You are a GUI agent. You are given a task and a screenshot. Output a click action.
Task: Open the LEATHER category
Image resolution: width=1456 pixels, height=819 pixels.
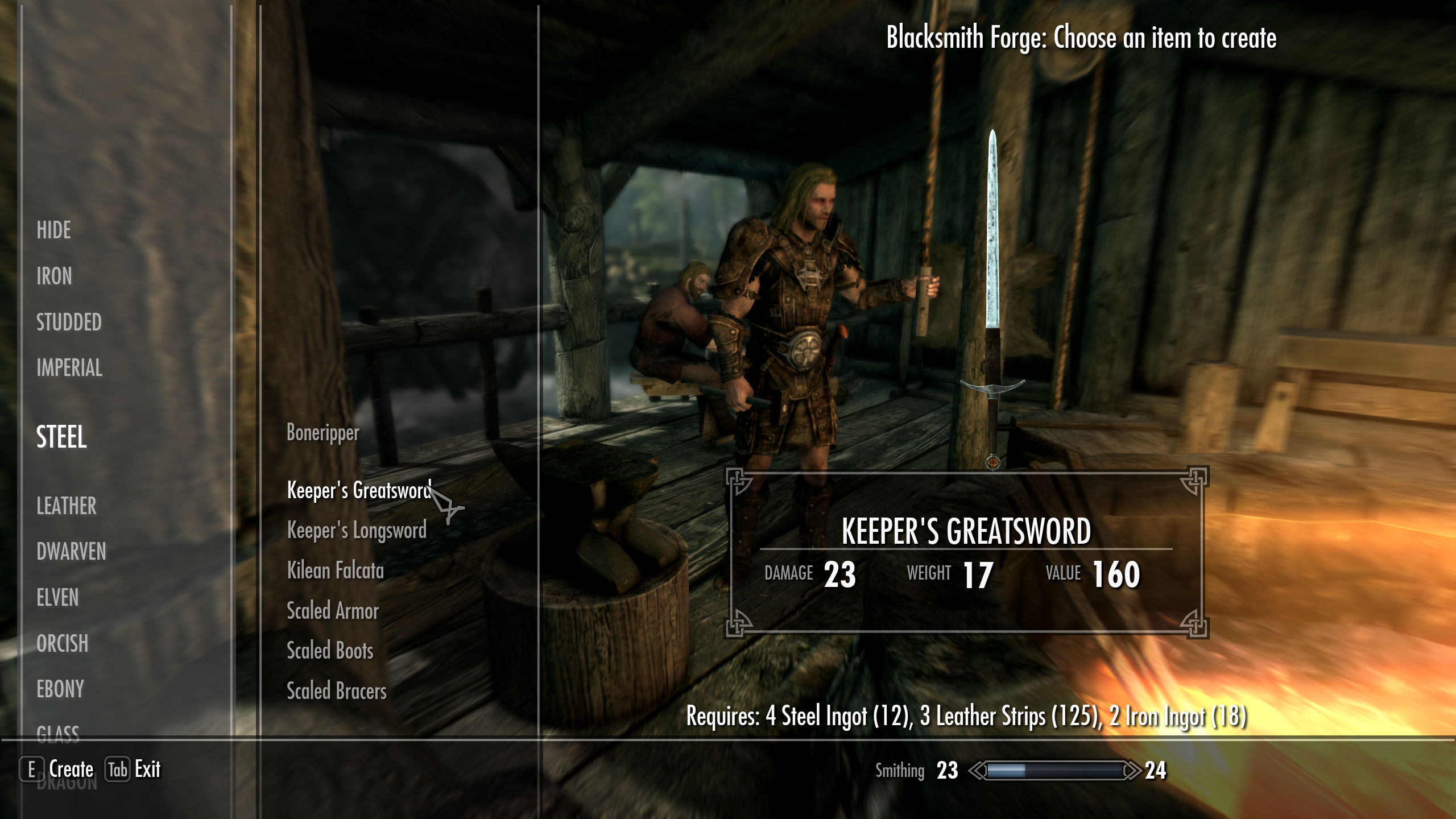click(66, 506)
